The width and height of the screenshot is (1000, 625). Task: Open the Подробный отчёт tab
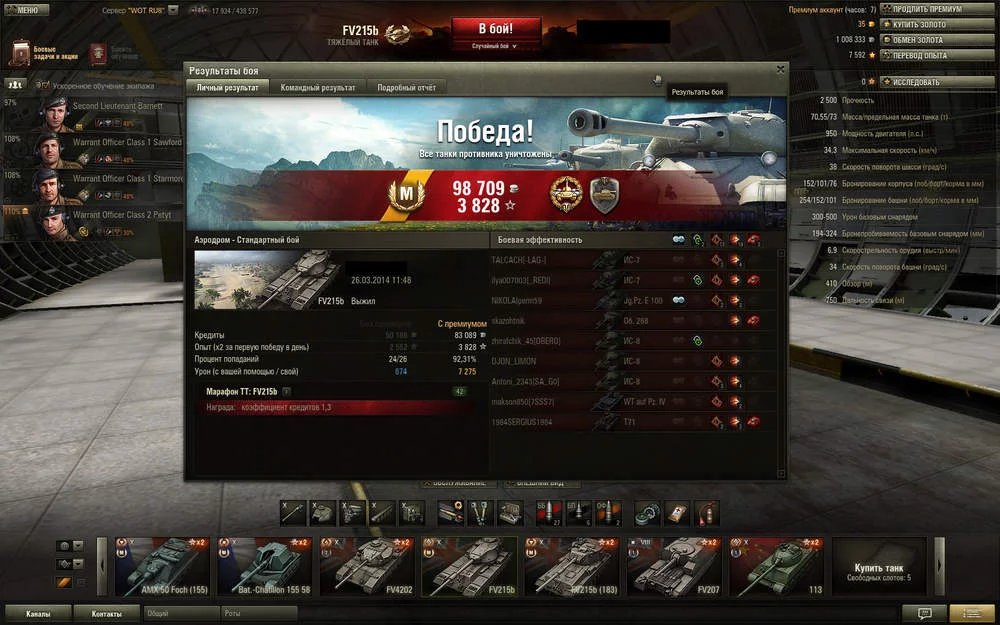(406, 88)
